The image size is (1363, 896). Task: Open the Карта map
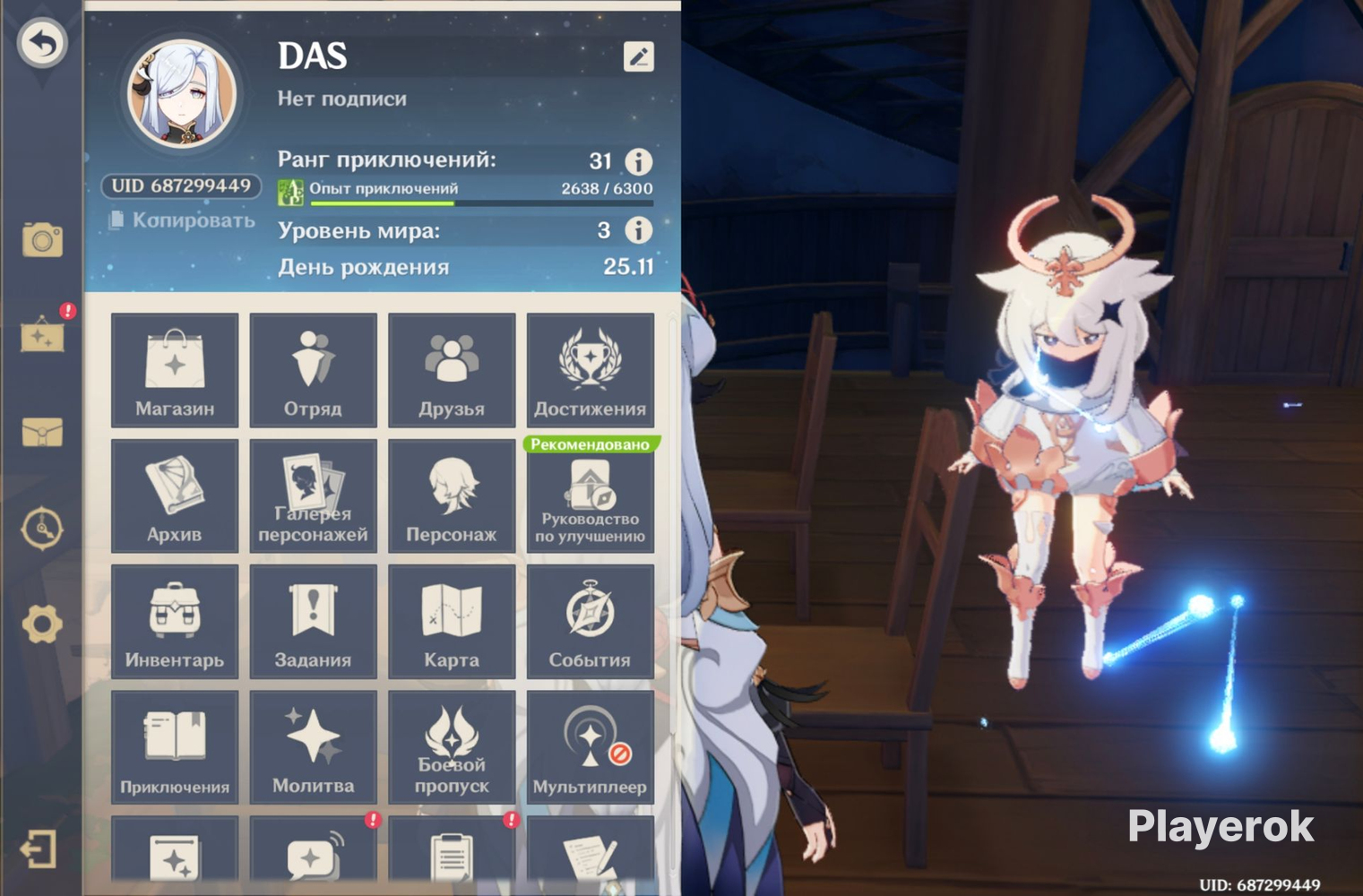452,622
